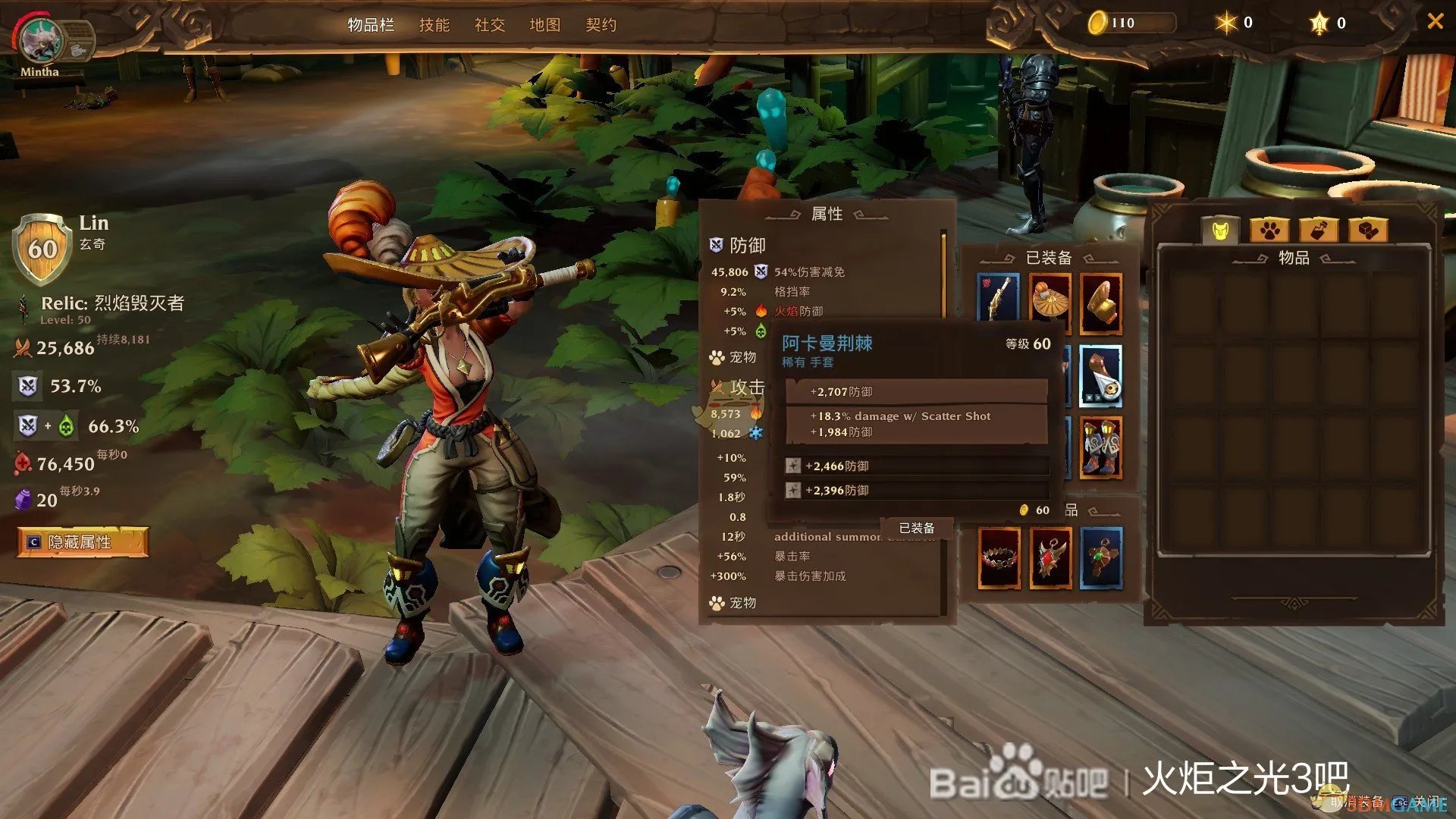The image size is (1456, 819).
Task: Open the 社交 social panel
Action: click(489, 25)
